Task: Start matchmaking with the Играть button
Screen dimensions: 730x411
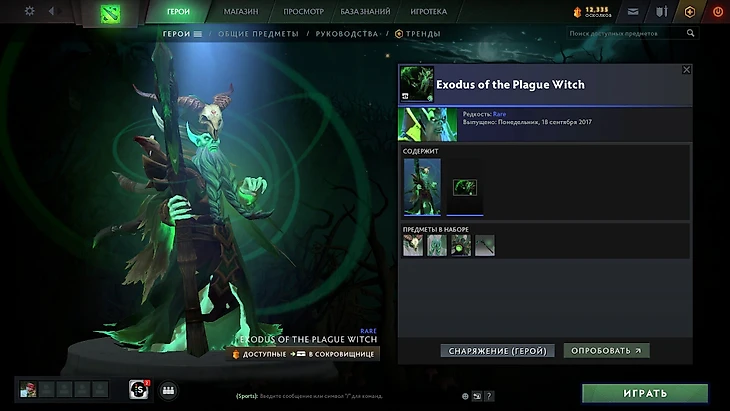Action: pos(644,393)
